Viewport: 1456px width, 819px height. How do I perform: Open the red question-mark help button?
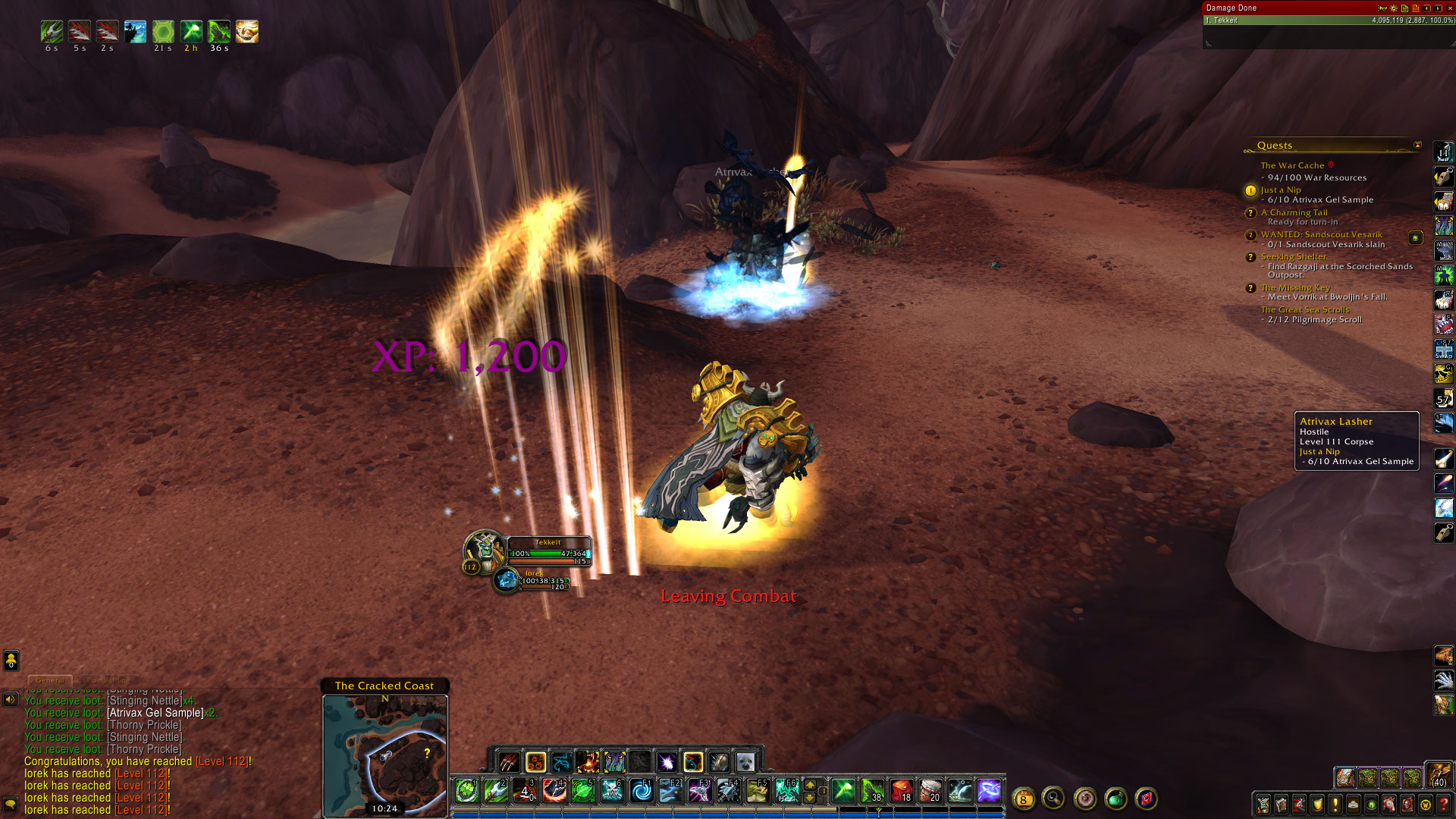pos(1444,805)
